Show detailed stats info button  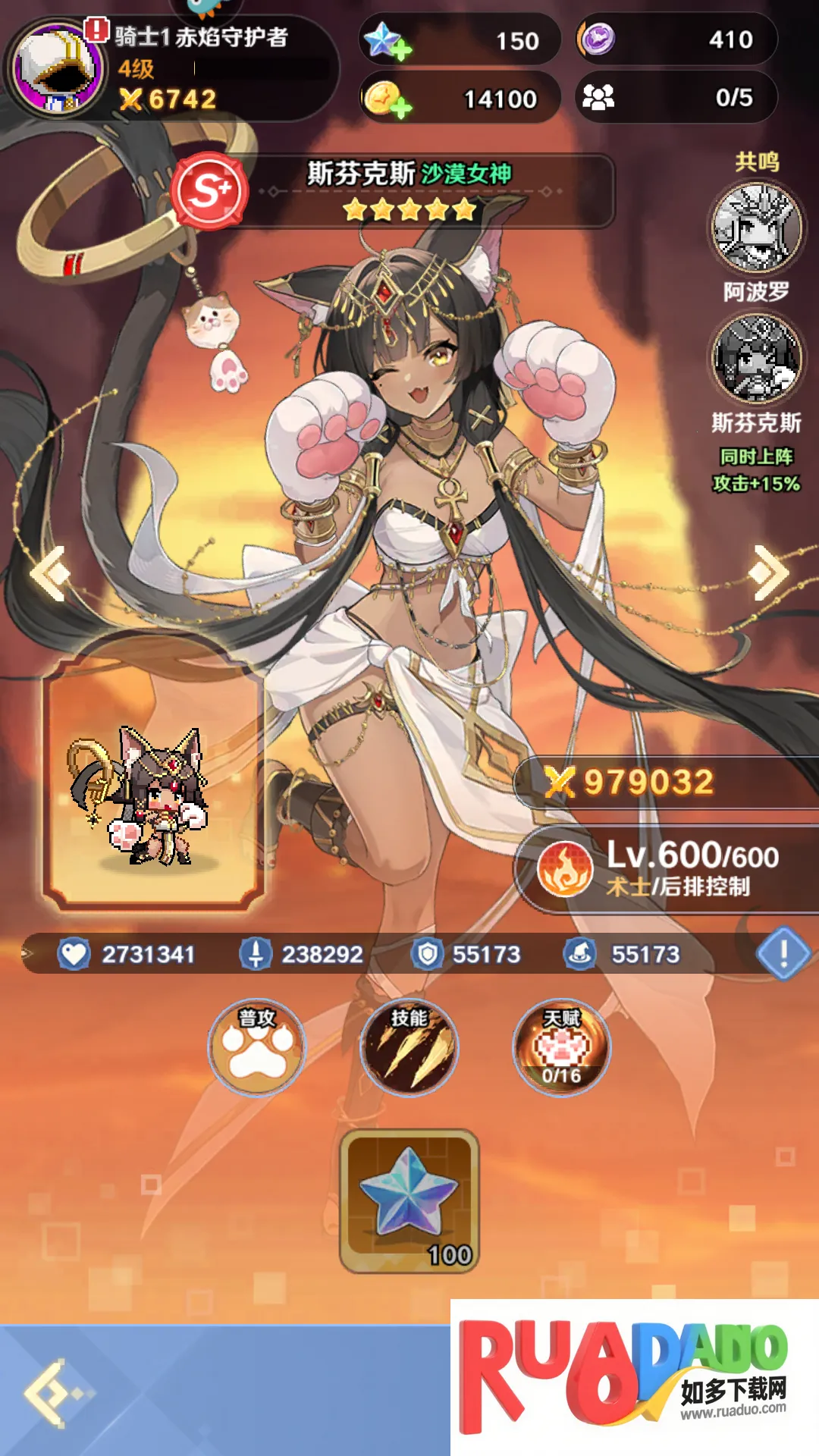coord(783,952)
